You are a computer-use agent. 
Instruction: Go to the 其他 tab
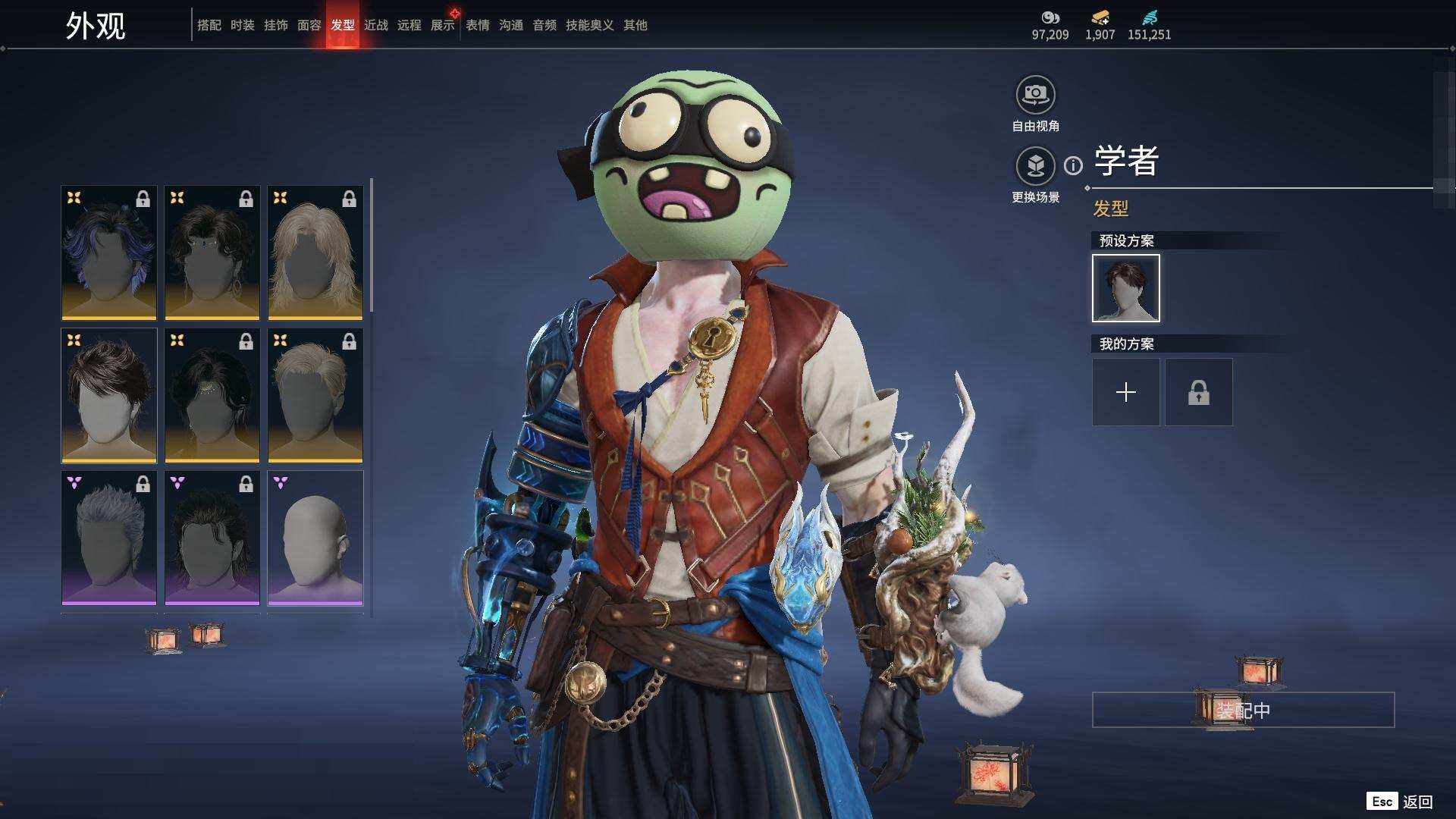635,25
